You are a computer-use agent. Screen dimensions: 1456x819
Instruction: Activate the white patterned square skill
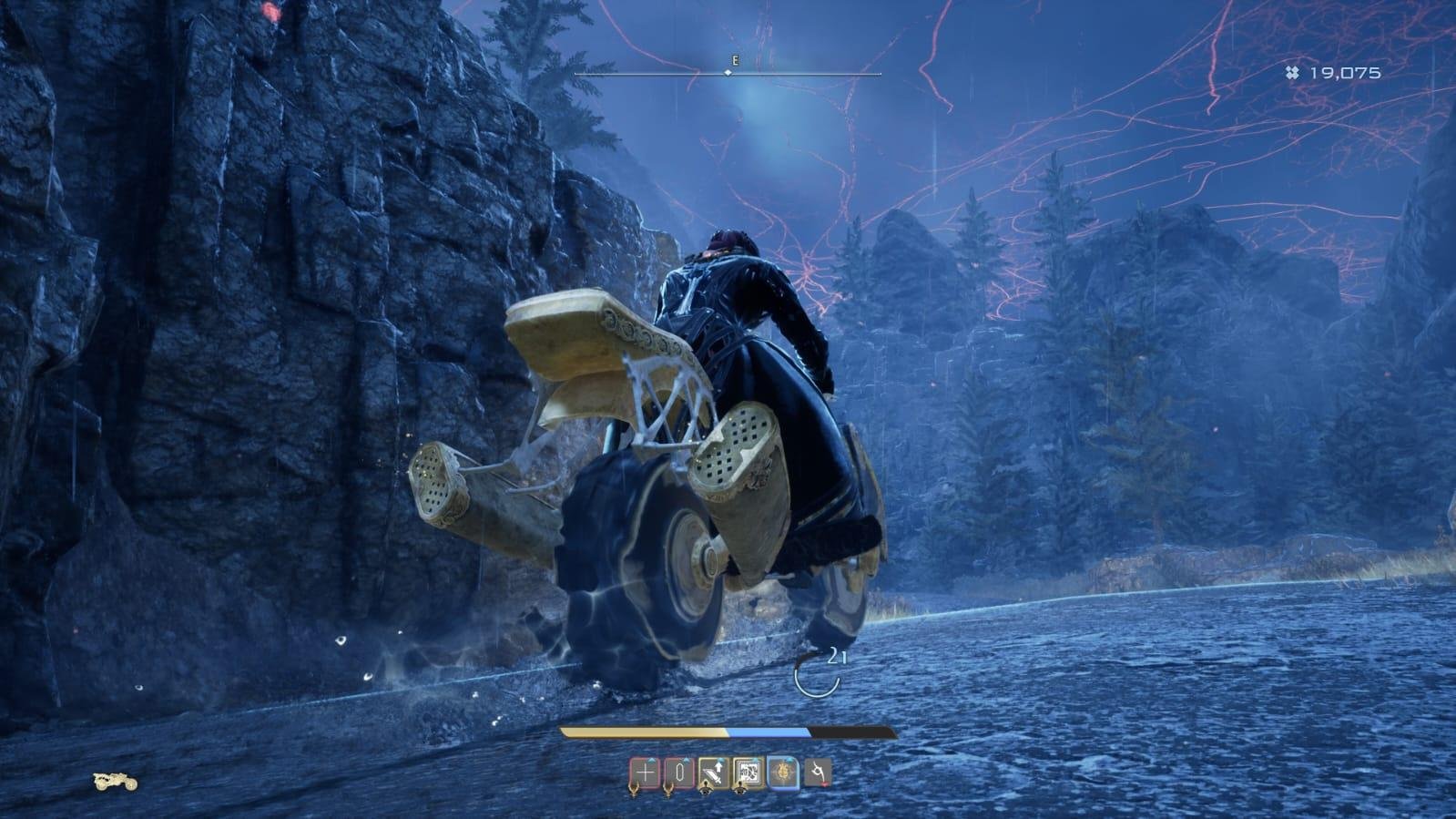point(748,773)
